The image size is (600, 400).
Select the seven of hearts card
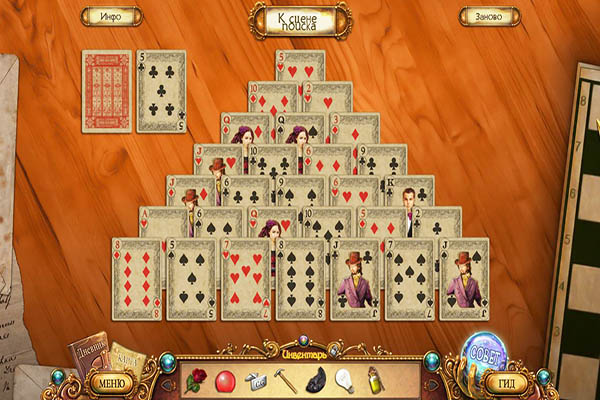[x=246, y=278]
